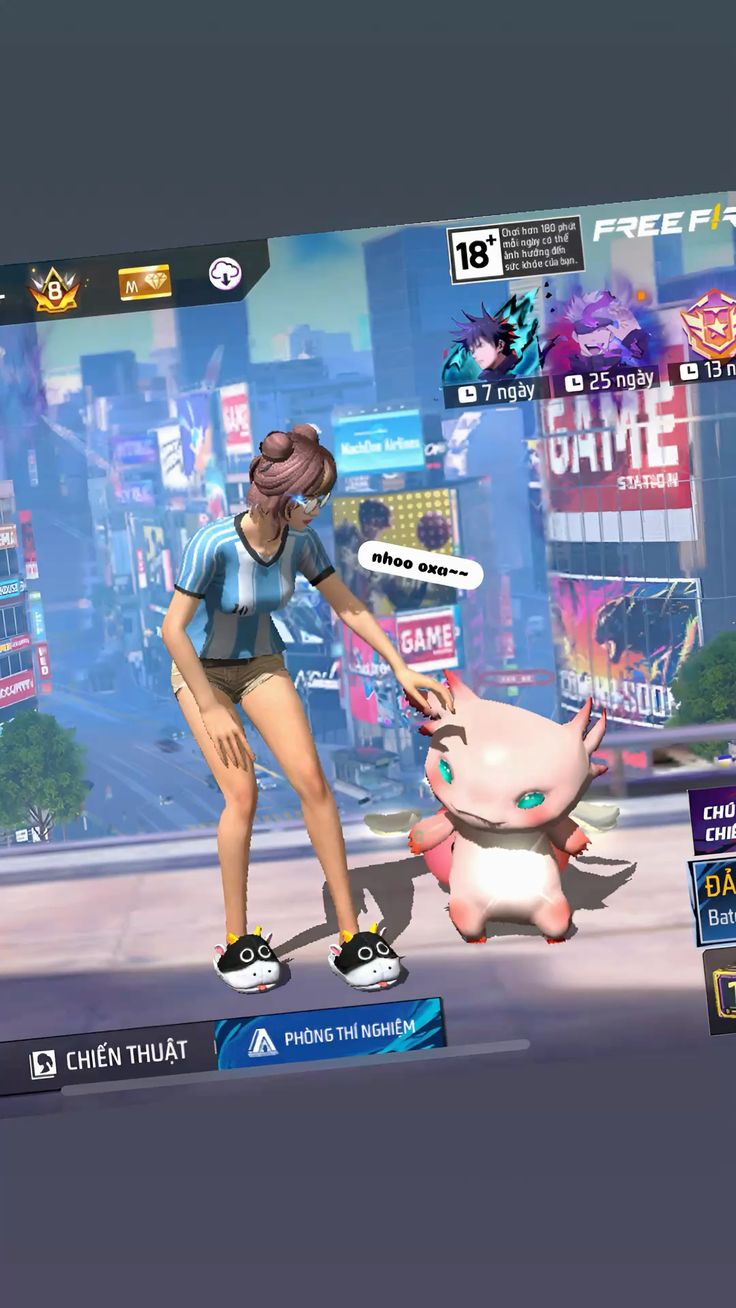Open the 7 ngày event banner
Screen dimensions: 736x1308
pyautogui.click(x=494, y=346)
